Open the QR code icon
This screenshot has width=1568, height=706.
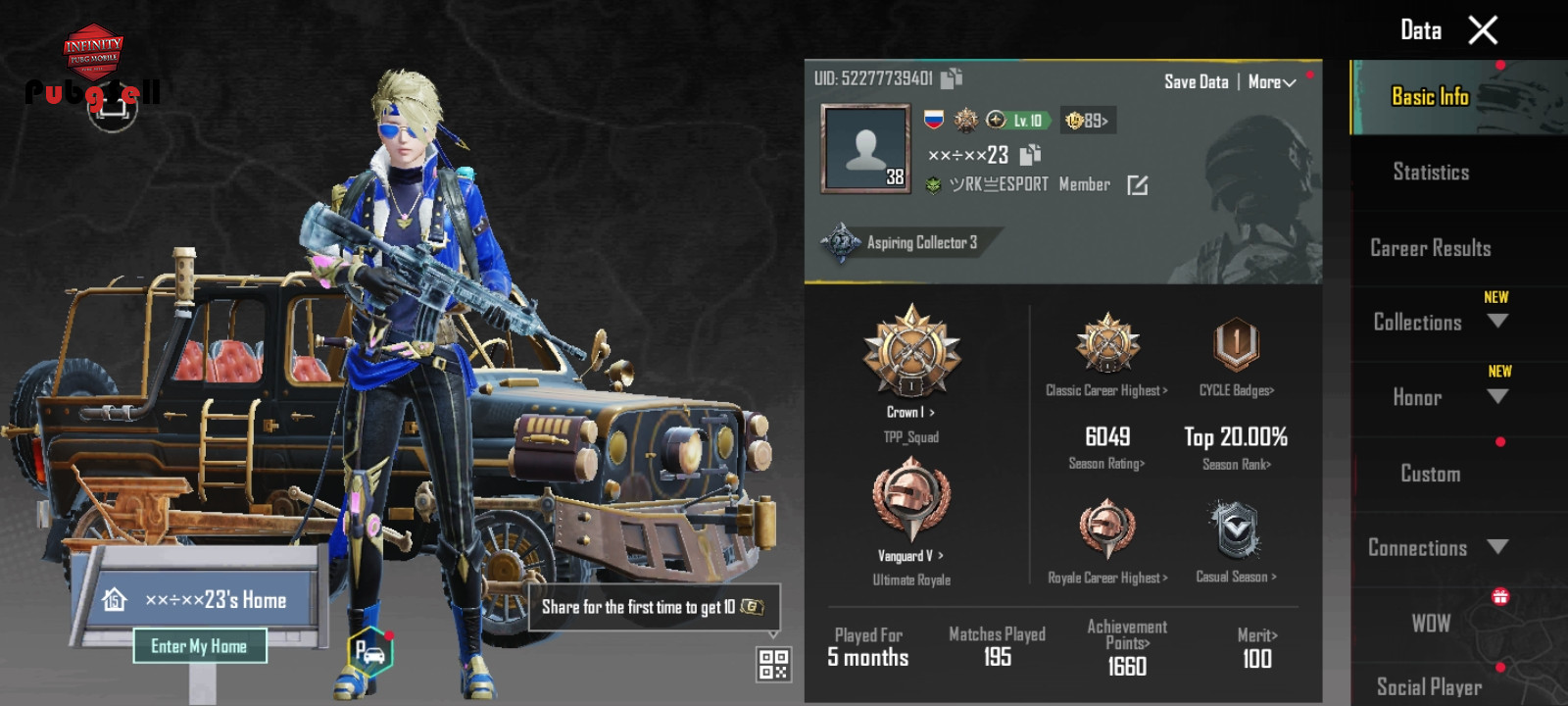pyautogui.click(x=773, y=664)
